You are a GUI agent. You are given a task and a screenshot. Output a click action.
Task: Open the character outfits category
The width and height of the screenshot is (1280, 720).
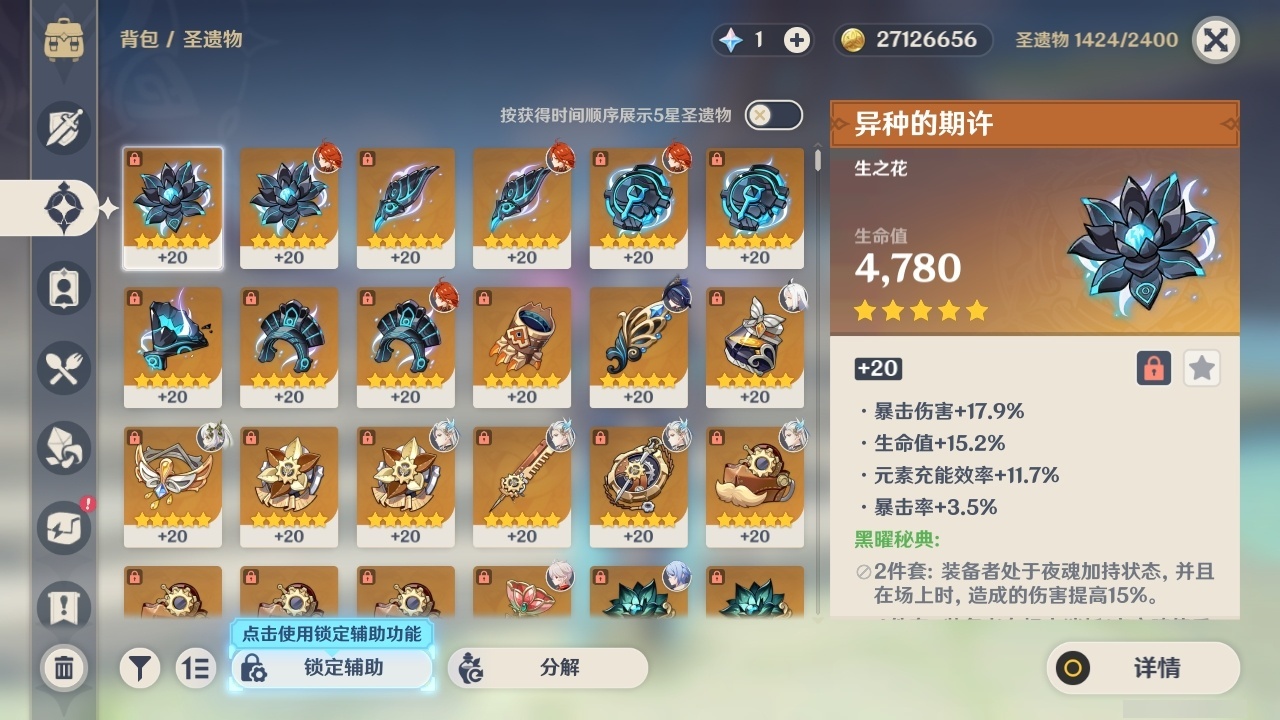click(62, 288)
